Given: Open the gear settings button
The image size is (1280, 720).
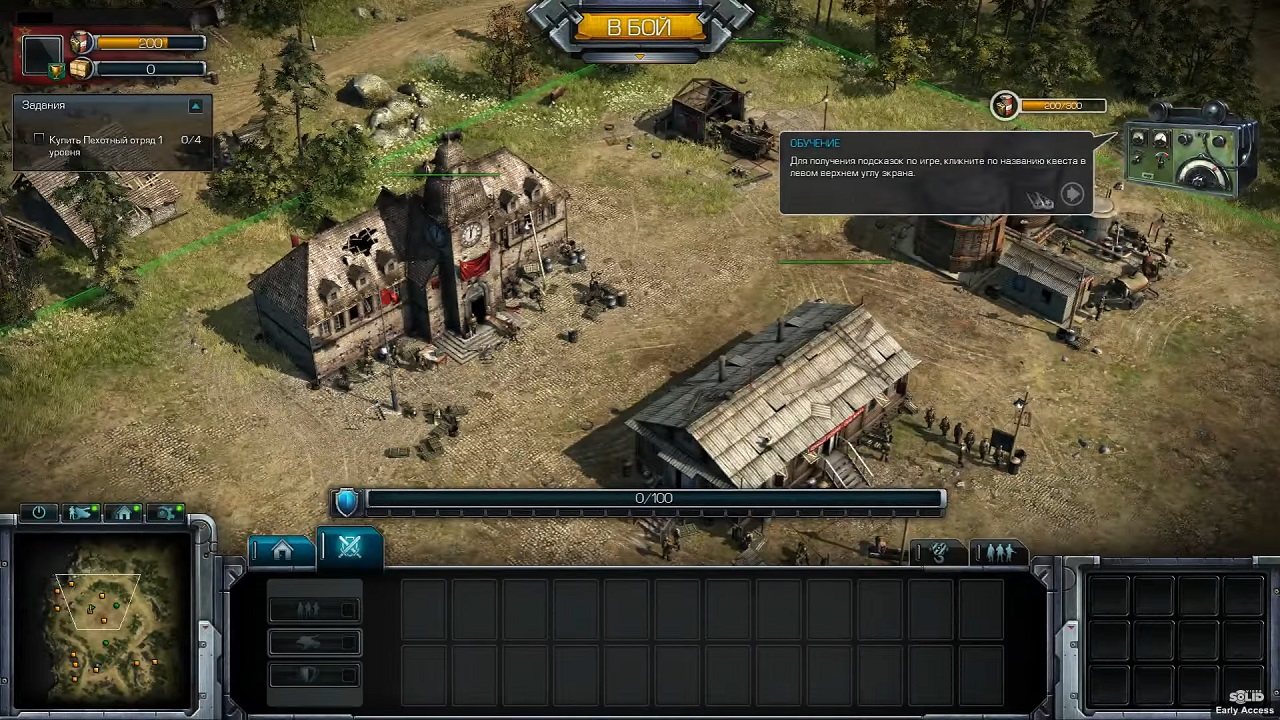Looking at the screenshot, I should coord(166,513).
